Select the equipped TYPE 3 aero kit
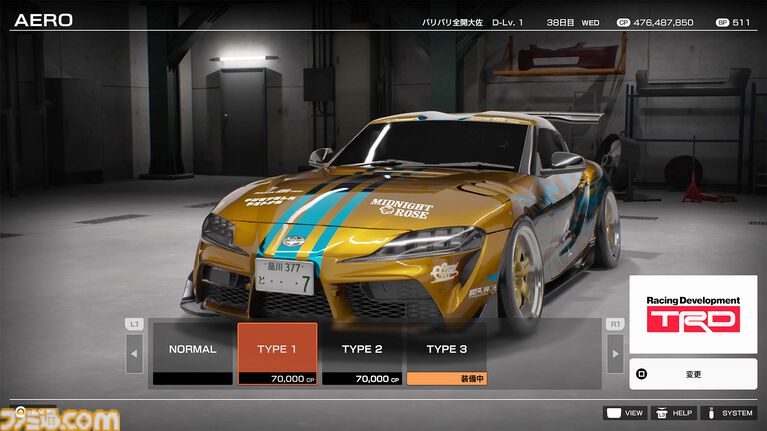 coord(446,353)
